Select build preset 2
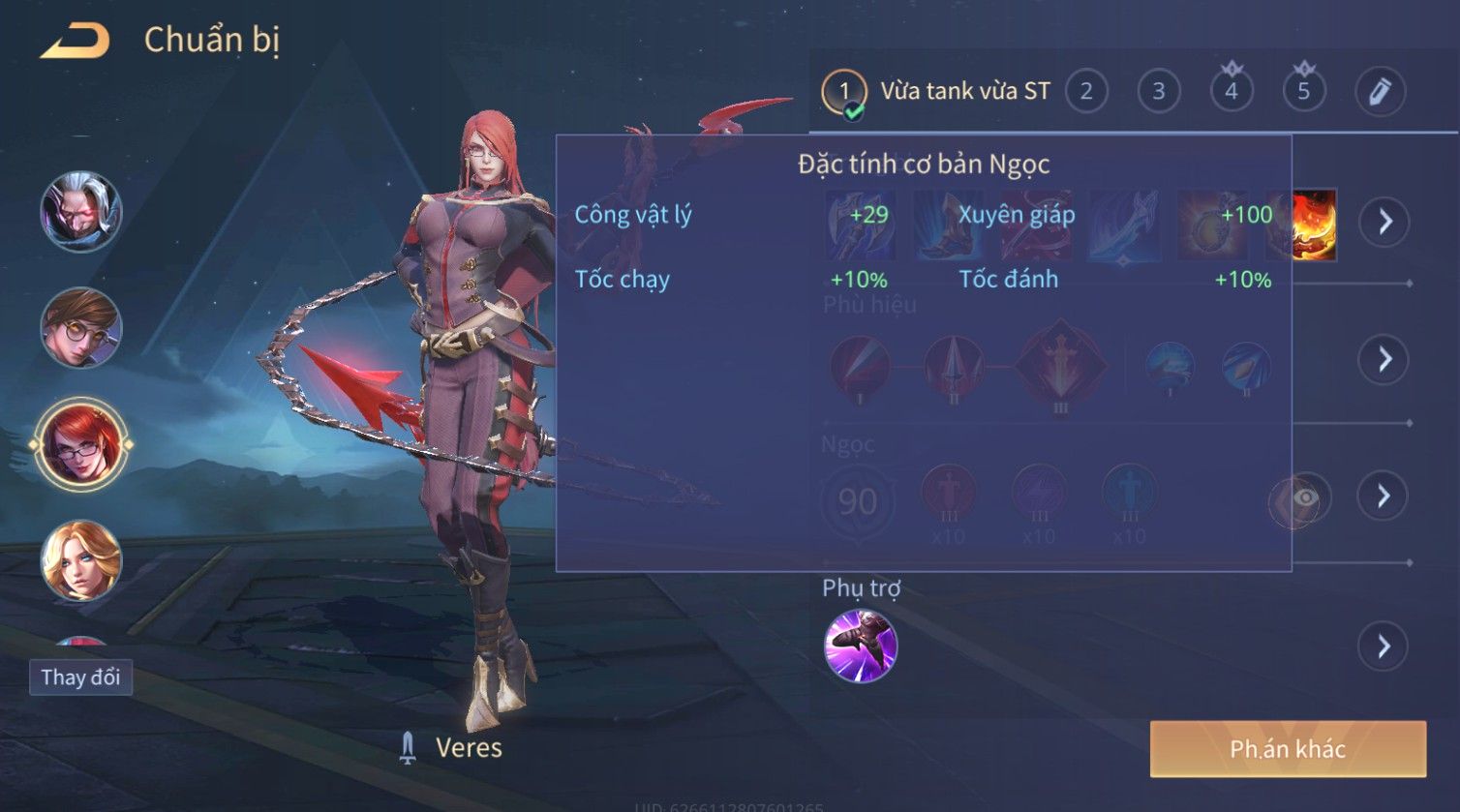 [x=1086, y=92]
